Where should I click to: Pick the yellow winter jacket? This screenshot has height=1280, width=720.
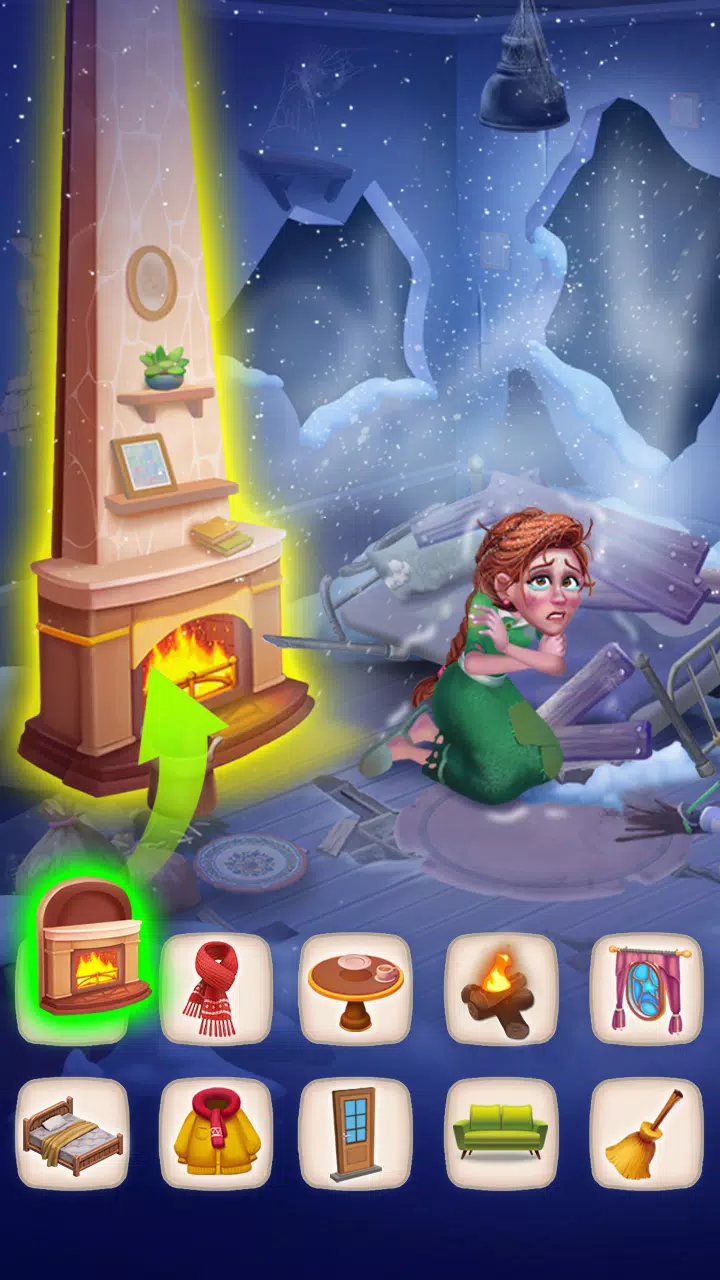click(215, 1133)
